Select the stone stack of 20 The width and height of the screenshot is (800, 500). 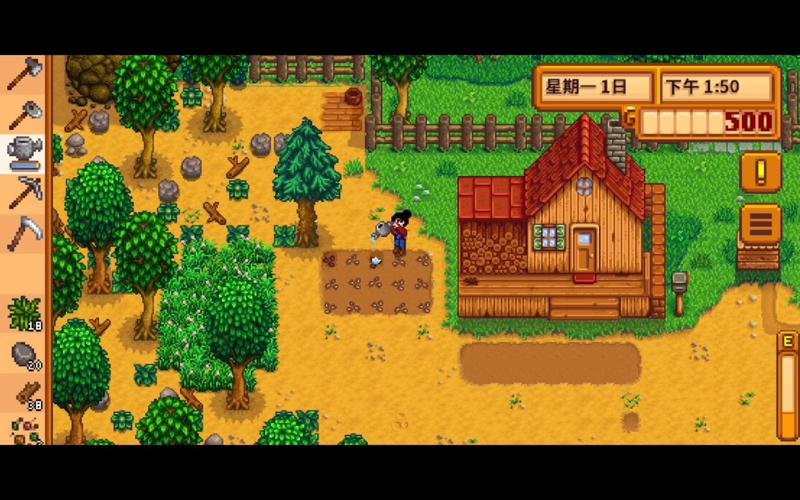pyautogui.click(x=23, y=354)
